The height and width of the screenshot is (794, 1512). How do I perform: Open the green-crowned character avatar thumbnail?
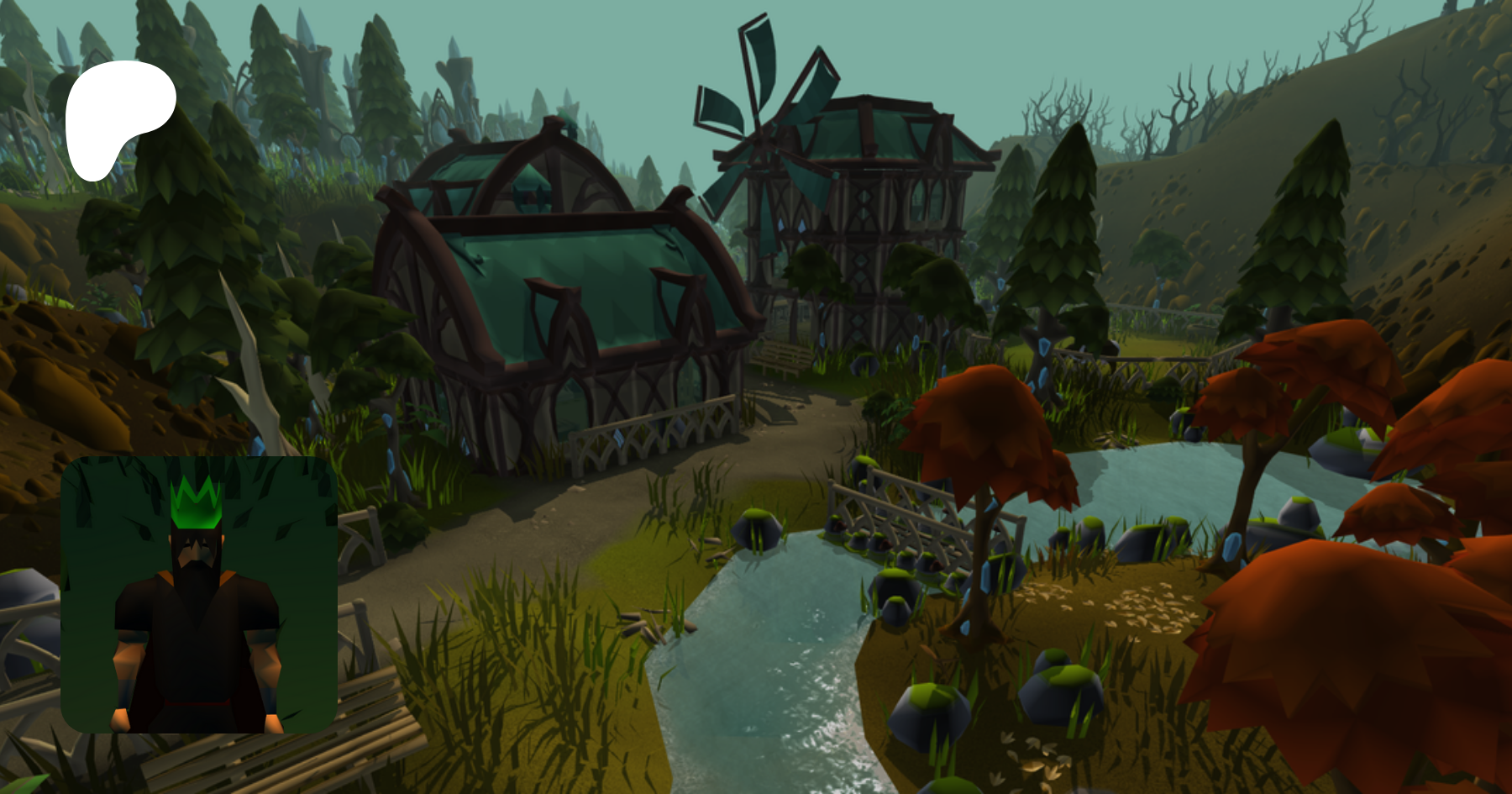[x=199, y=595]
